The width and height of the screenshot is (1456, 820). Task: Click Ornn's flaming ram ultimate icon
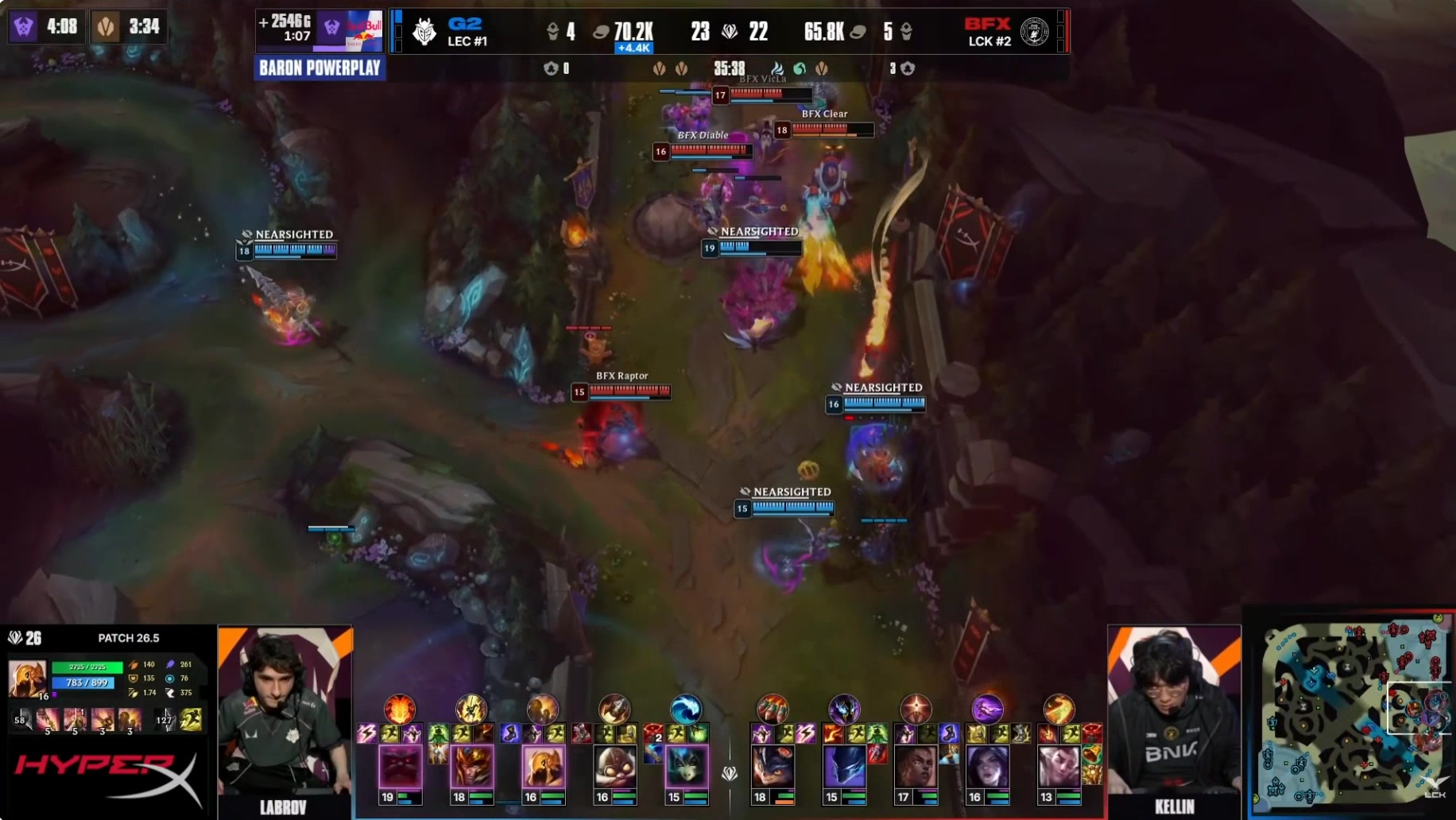click(400, 708)
